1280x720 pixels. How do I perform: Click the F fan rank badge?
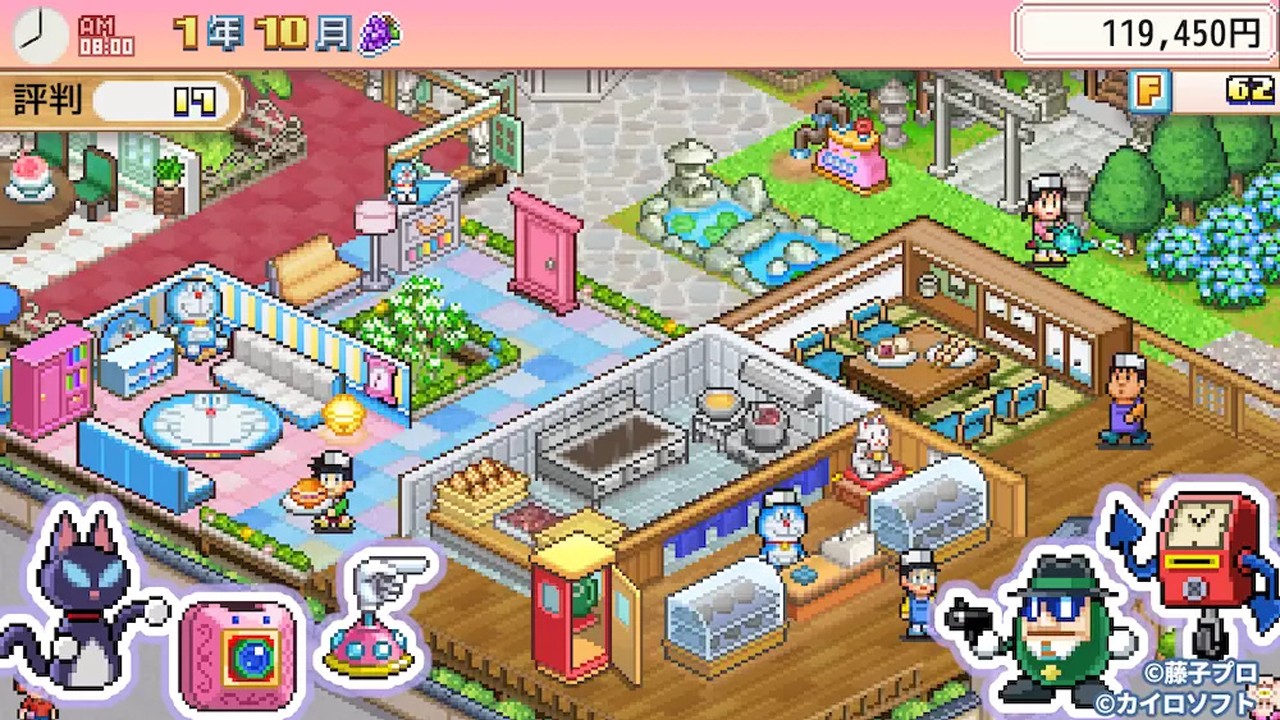pyautogui.click(x=1150, y=91)
